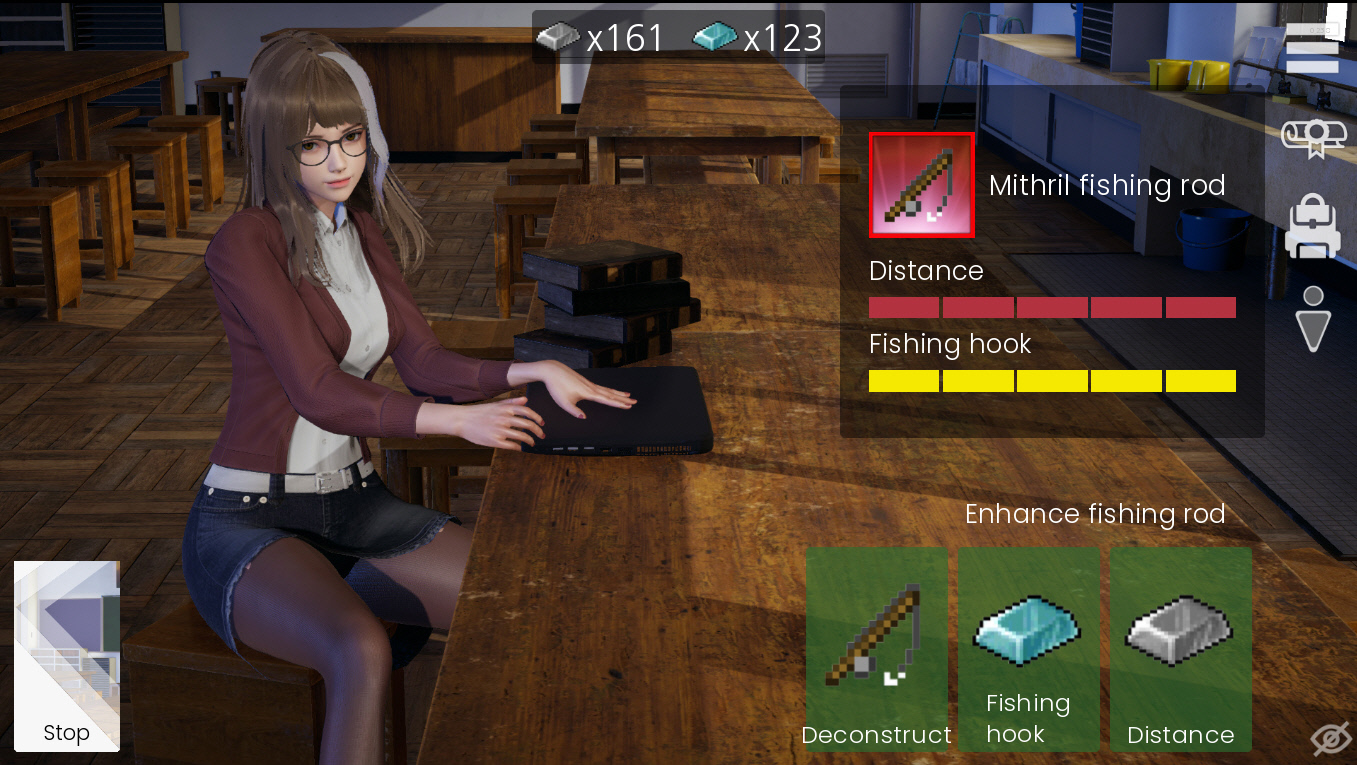Open the achievements scroll icon
The image size is (1357, 765).
pos(1314,137)
